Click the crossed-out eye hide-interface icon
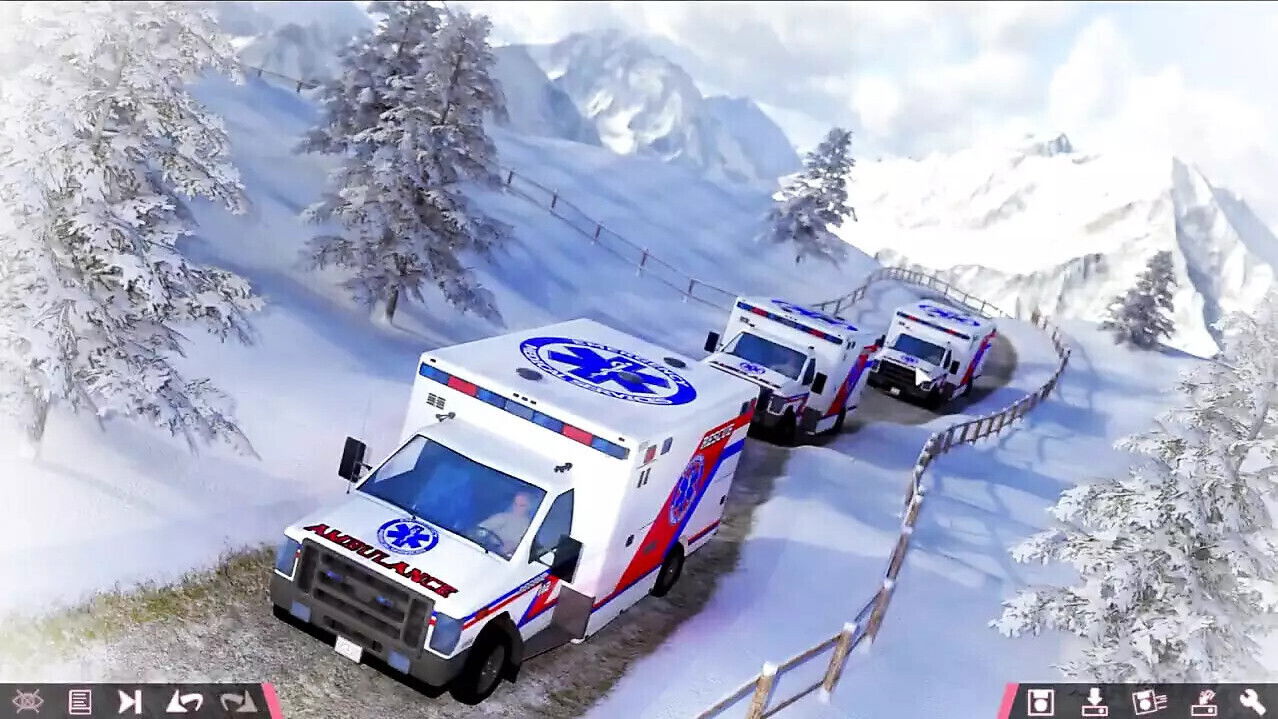 pyautogui.click(x=27, y=702)
